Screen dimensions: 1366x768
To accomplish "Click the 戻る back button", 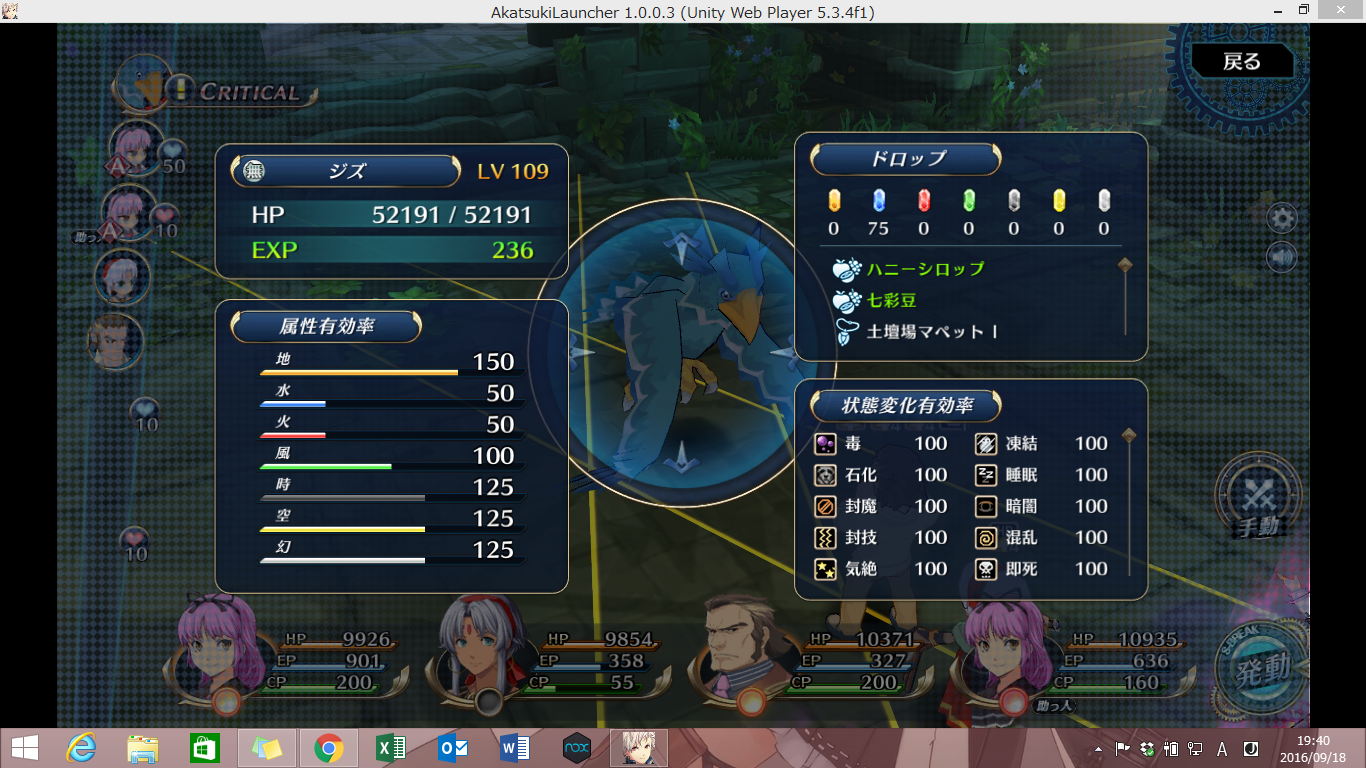I will coord(1242,62).
